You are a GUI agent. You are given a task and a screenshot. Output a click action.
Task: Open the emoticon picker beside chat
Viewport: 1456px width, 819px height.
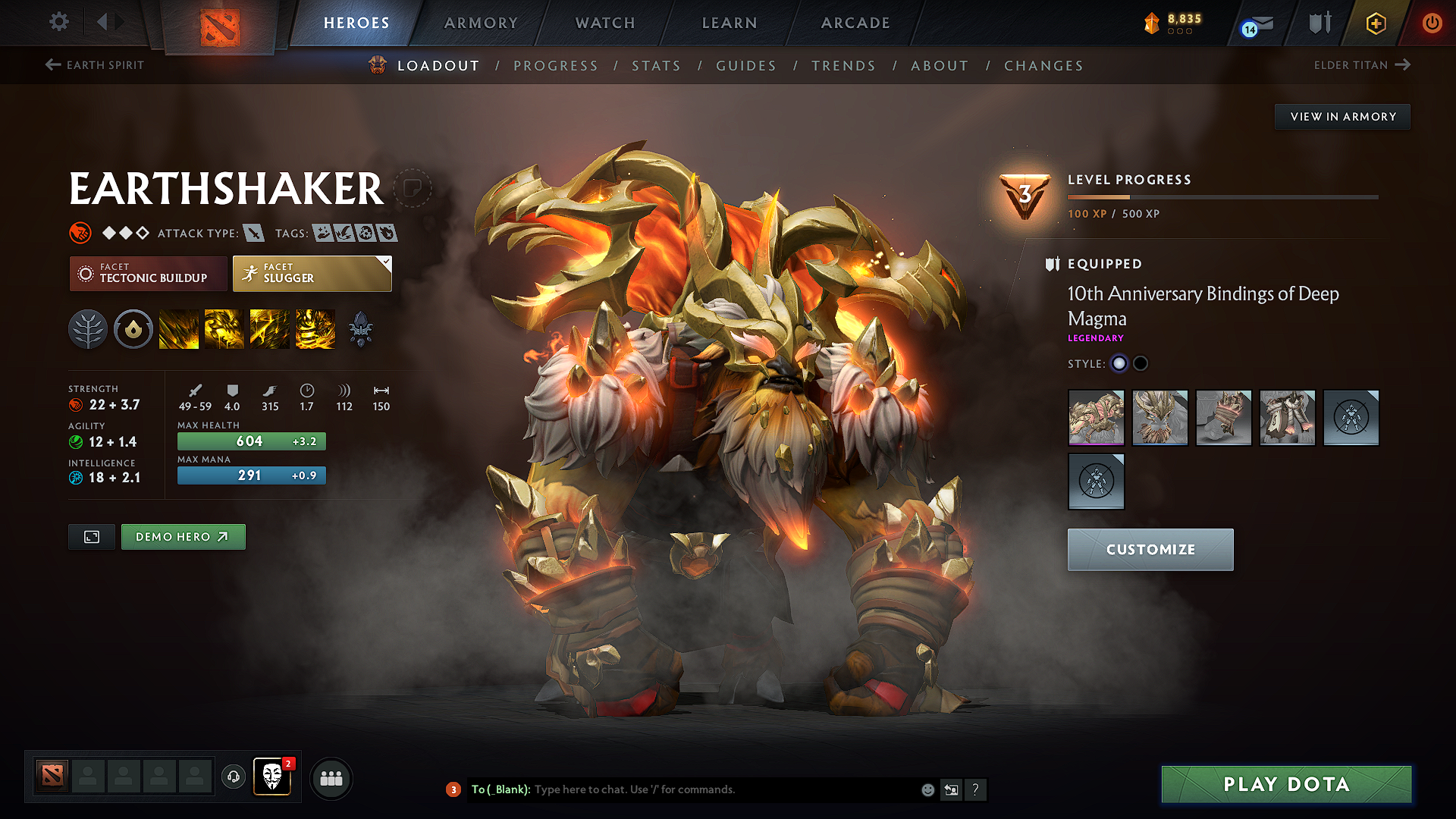pos(927,789)
